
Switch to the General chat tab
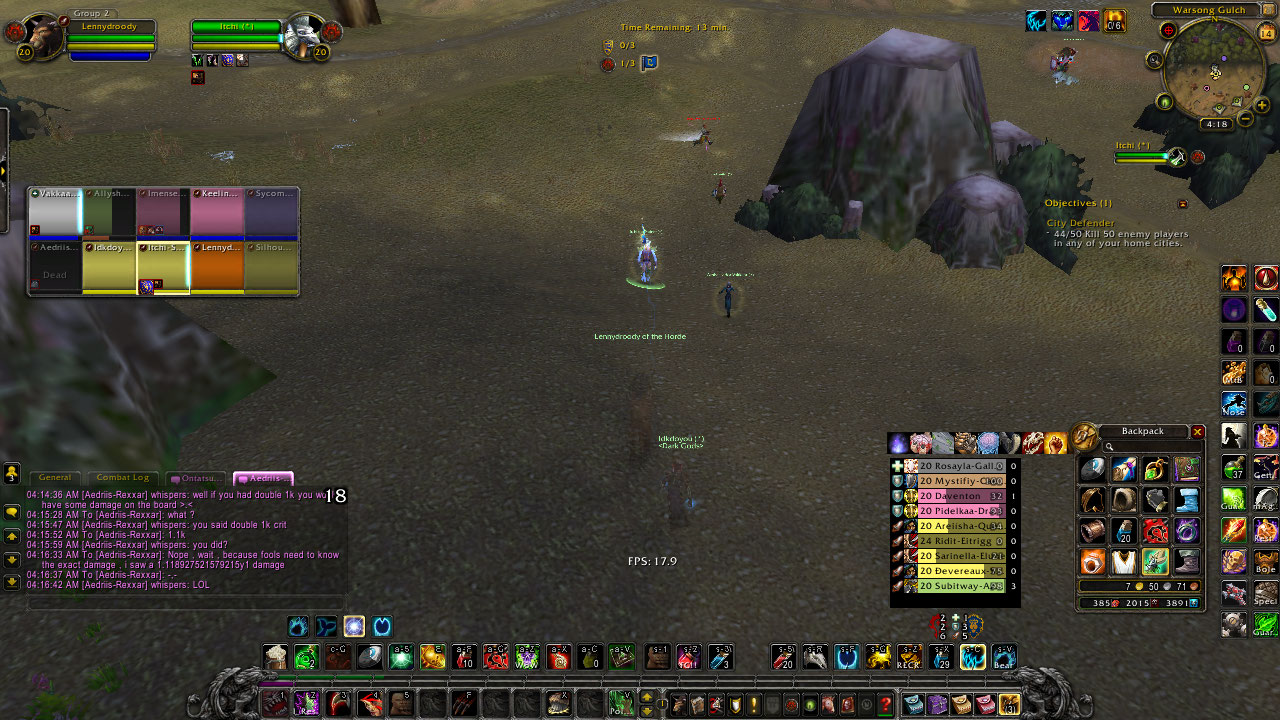[x=55, y=478]
